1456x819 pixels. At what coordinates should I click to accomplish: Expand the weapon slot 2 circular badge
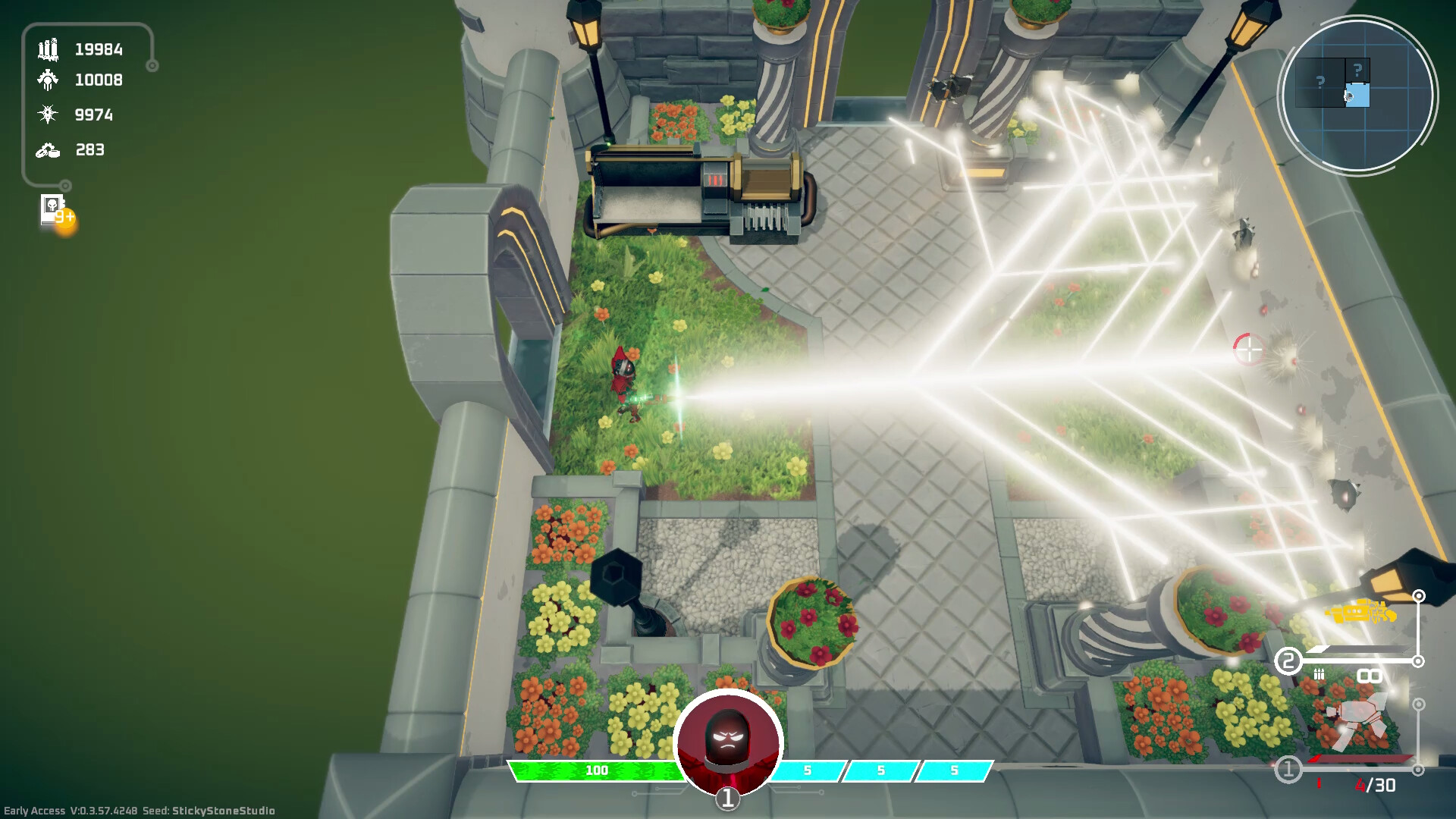[x=1288, y=660]
